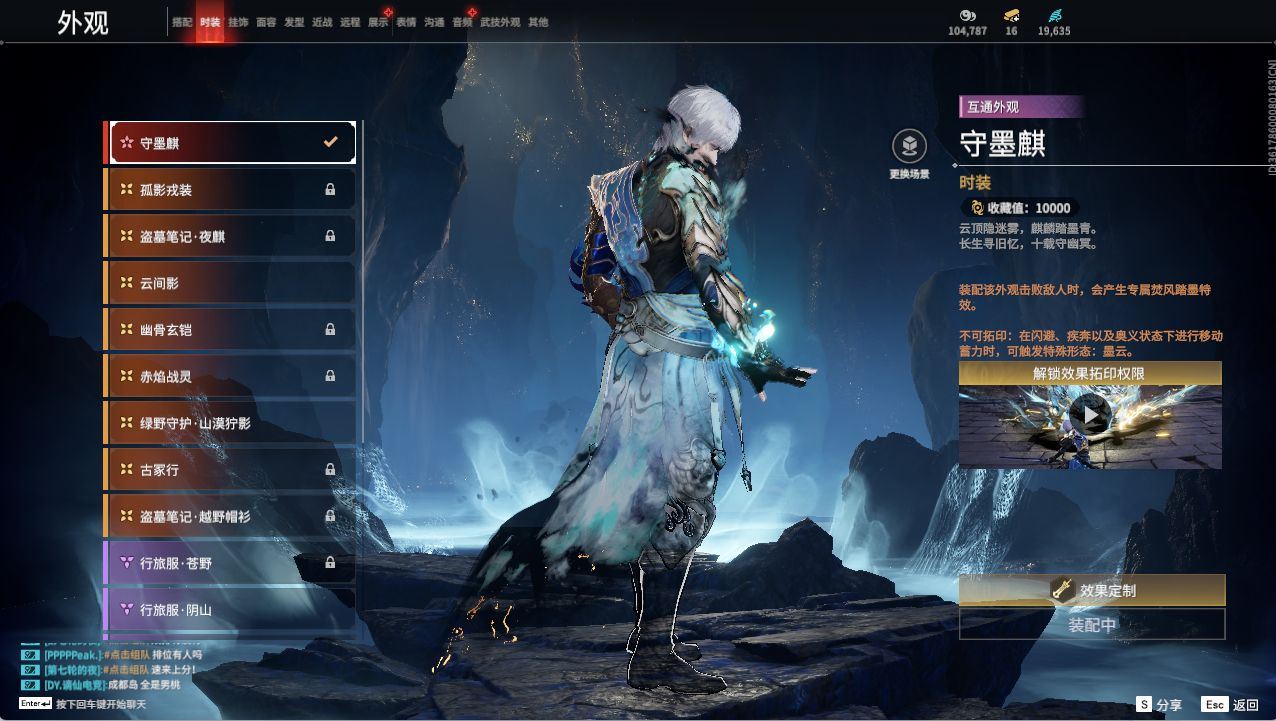Select the 古冢行 outfit
The image size is (1276, 721).
232,470
